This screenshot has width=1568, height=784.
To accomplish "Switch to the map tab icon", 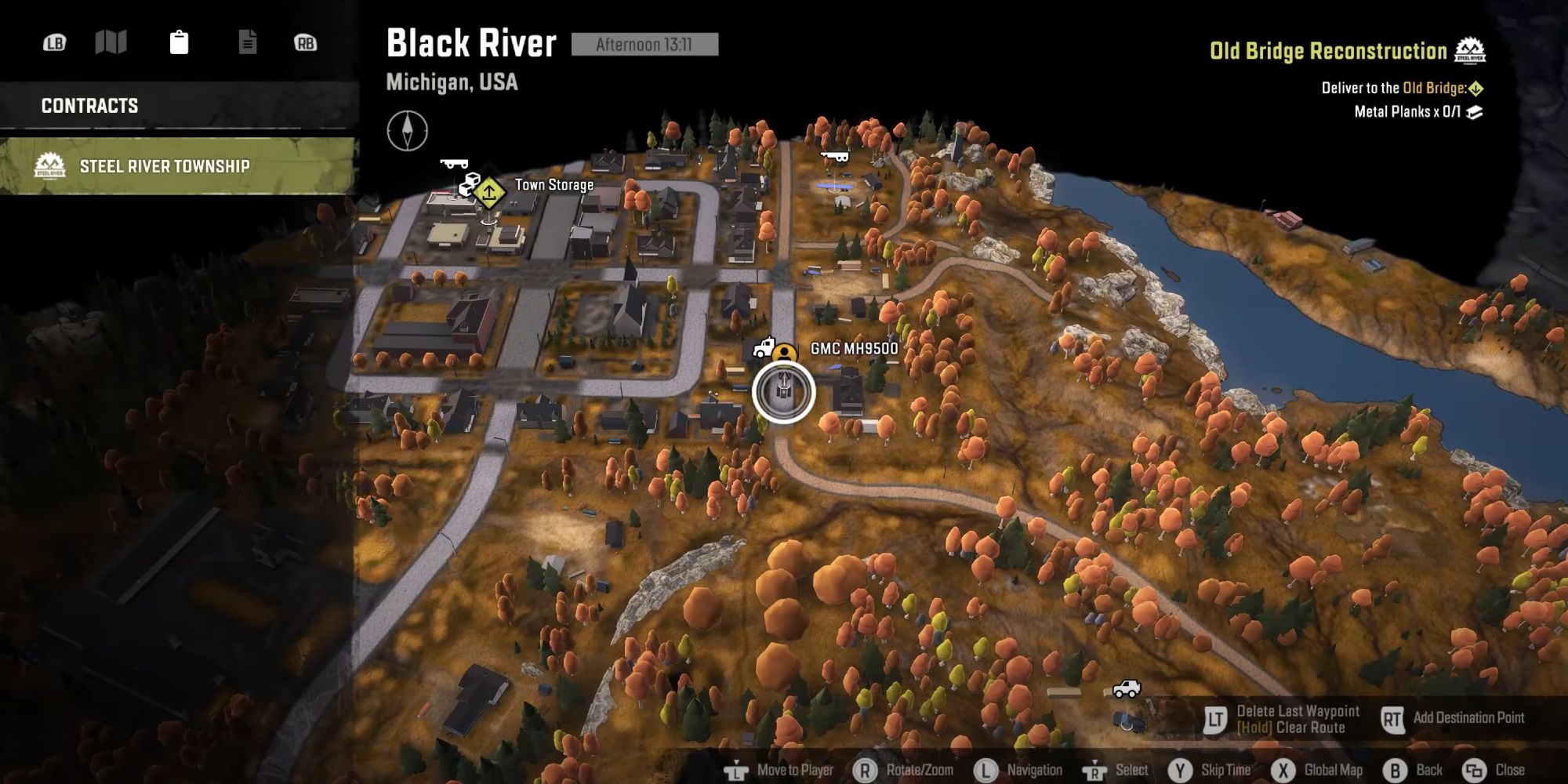I will (111, 42).
